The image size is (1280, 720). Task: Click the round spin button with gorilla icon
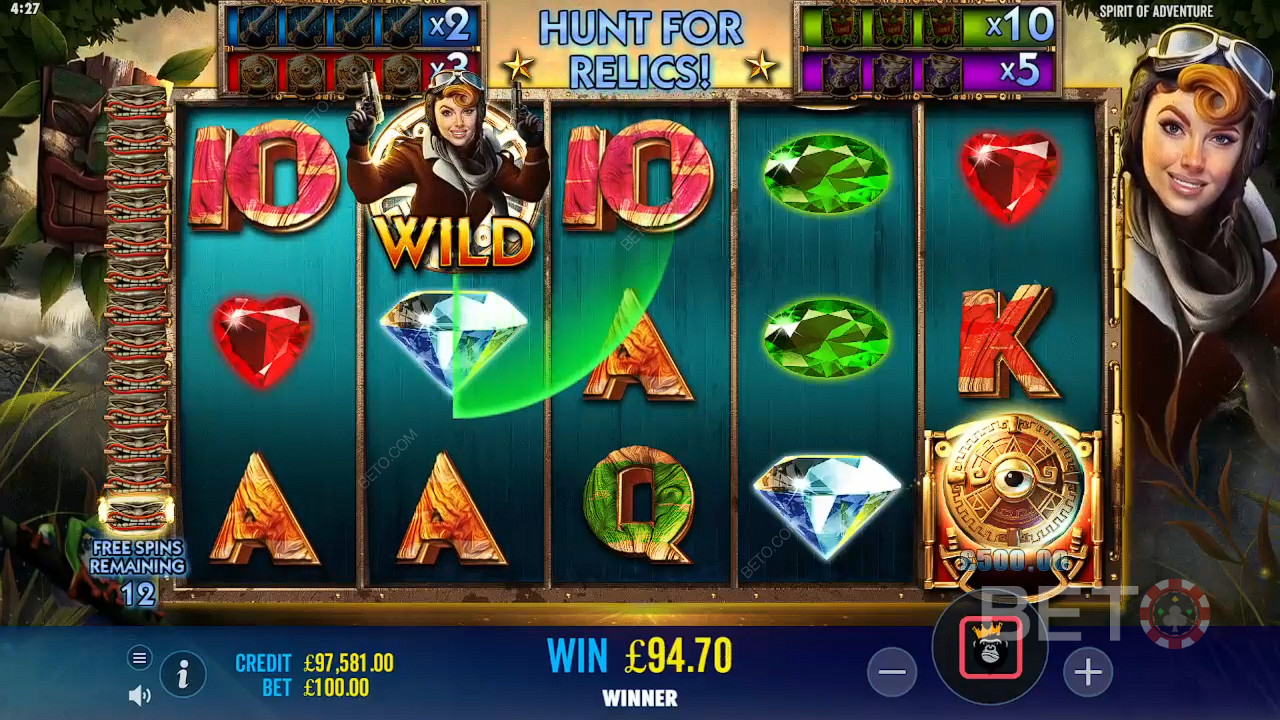click(x=990, y=648)
